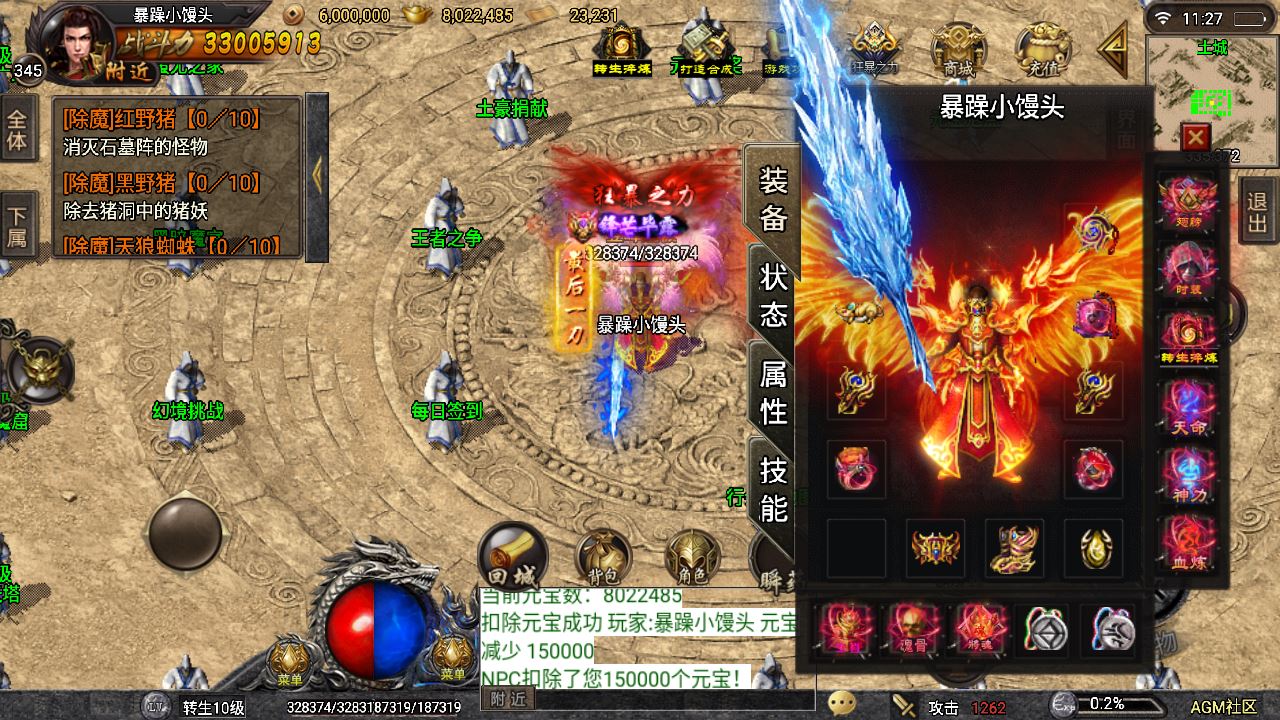This screenshot has width=1280, height=720.
Task: Click the 回城 return-to-town scroll
Action: [512, 556]
